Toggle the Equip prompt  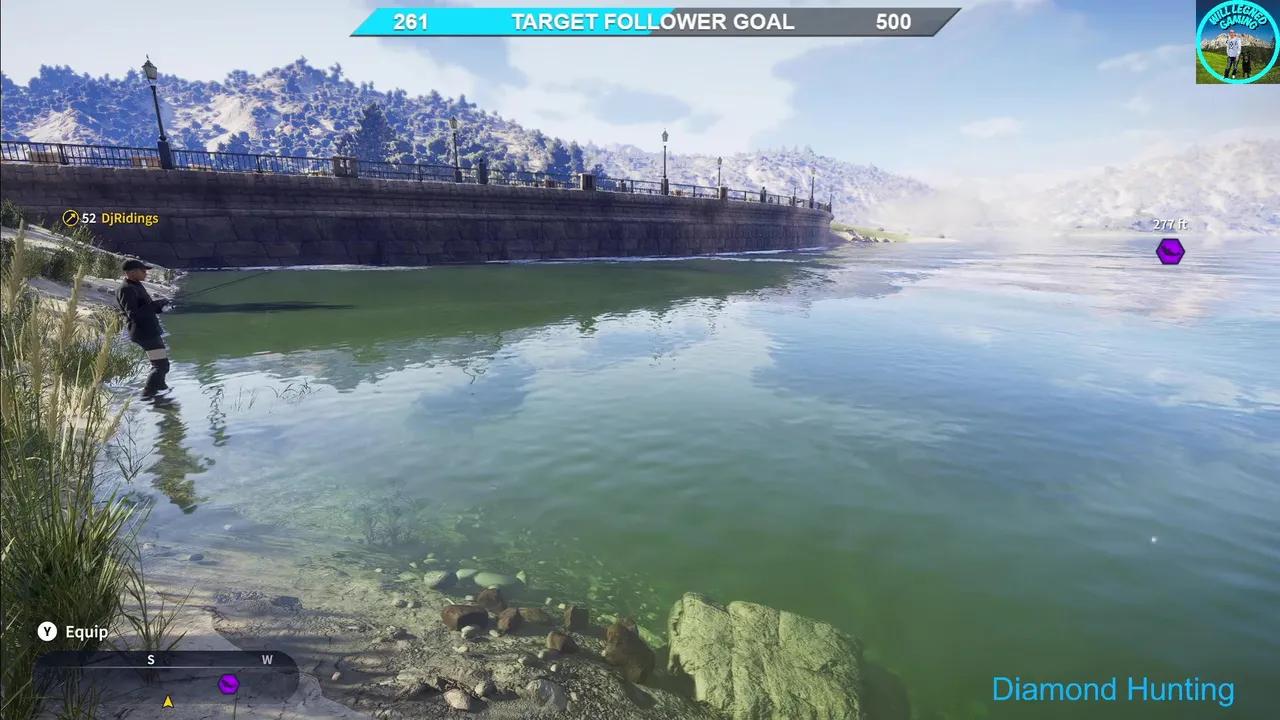point(88,632)
